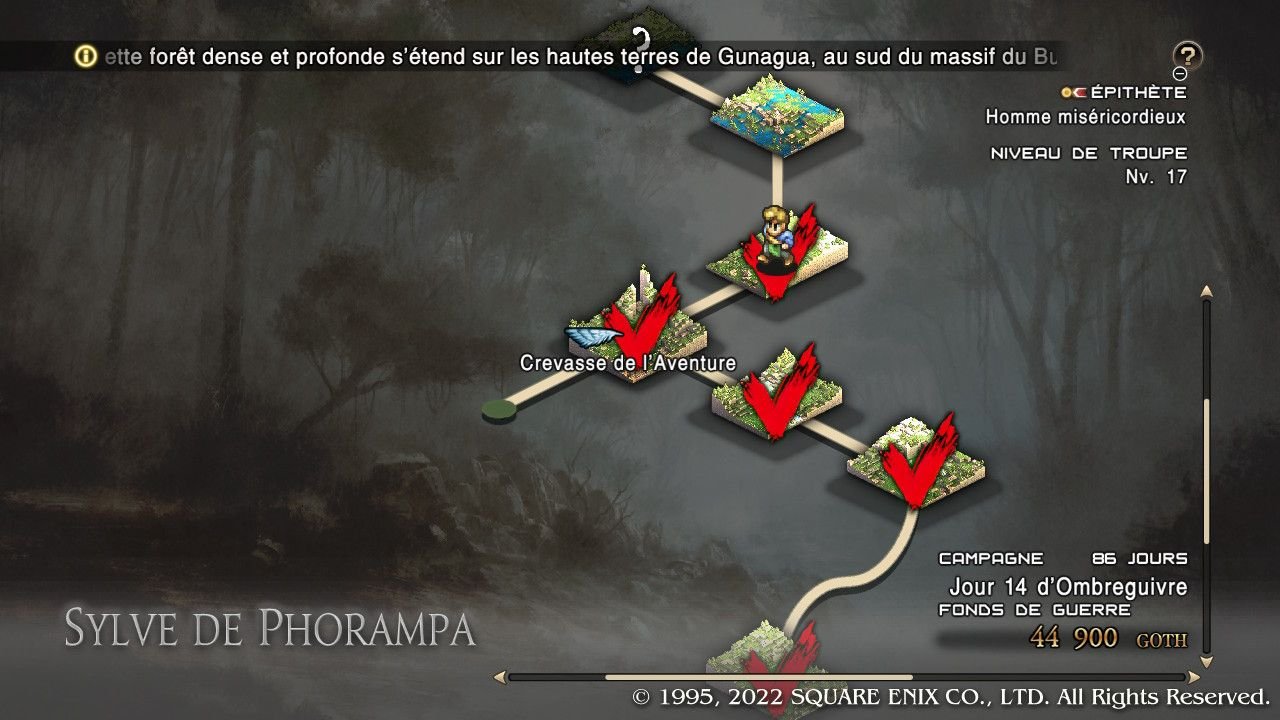Open the Campagne 86 jours panel
The image size is (1280, 720).
click(1063, 558)
